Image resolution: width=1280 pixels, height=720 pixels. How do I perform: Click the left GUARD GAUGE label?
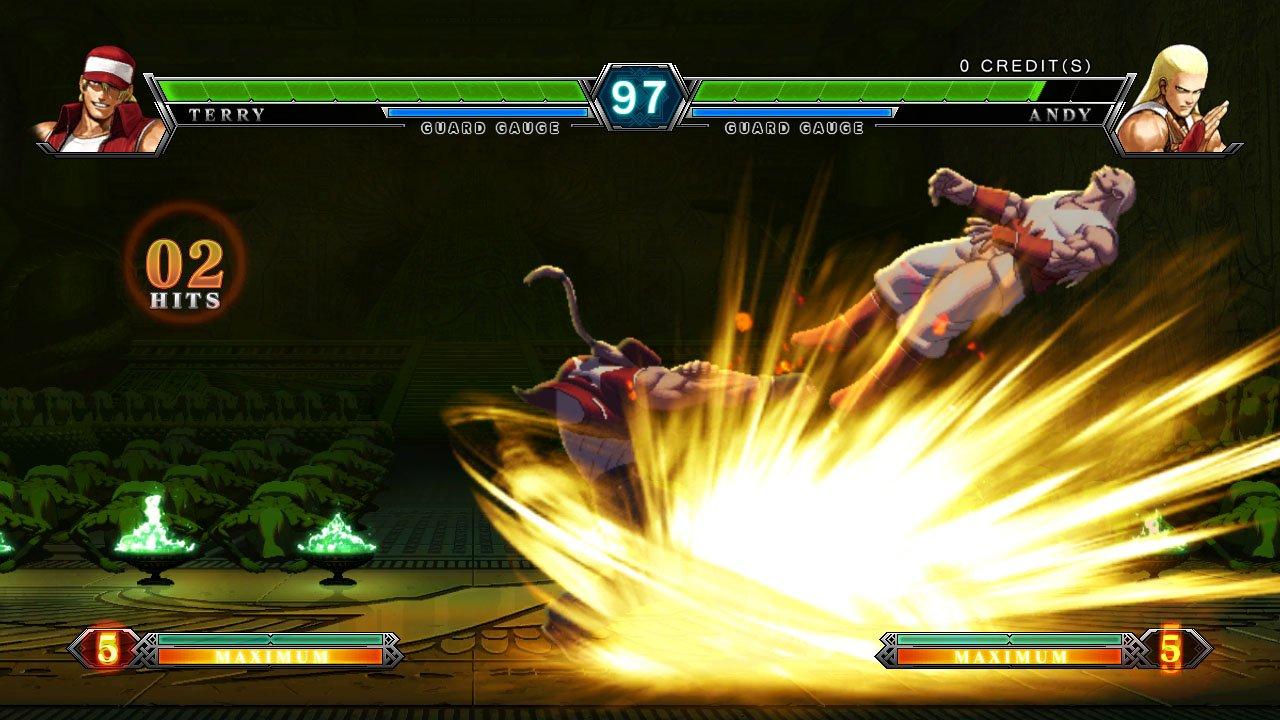[490, 128]
